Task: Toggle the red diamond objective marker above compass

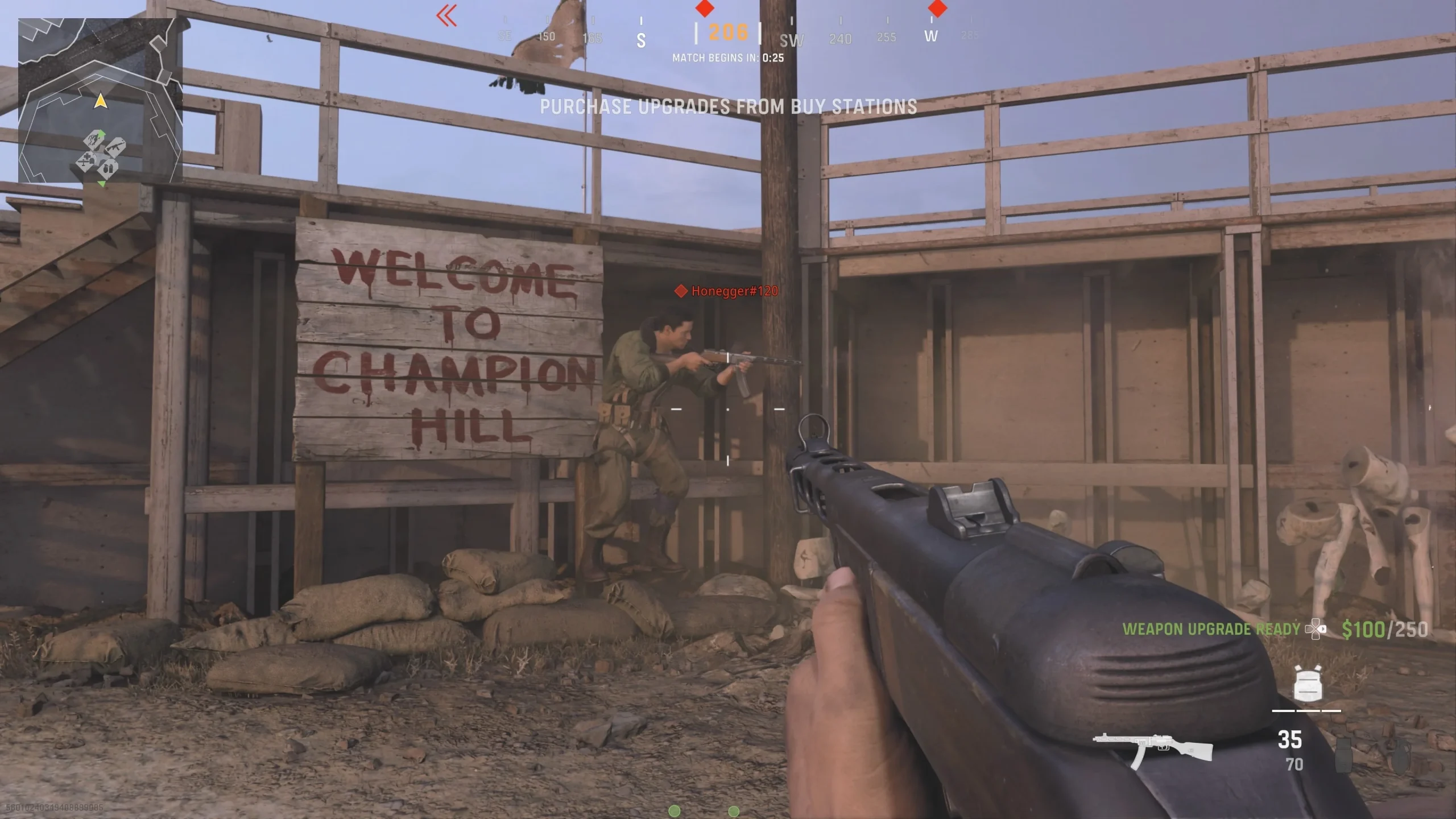Action: coord(705,9)
